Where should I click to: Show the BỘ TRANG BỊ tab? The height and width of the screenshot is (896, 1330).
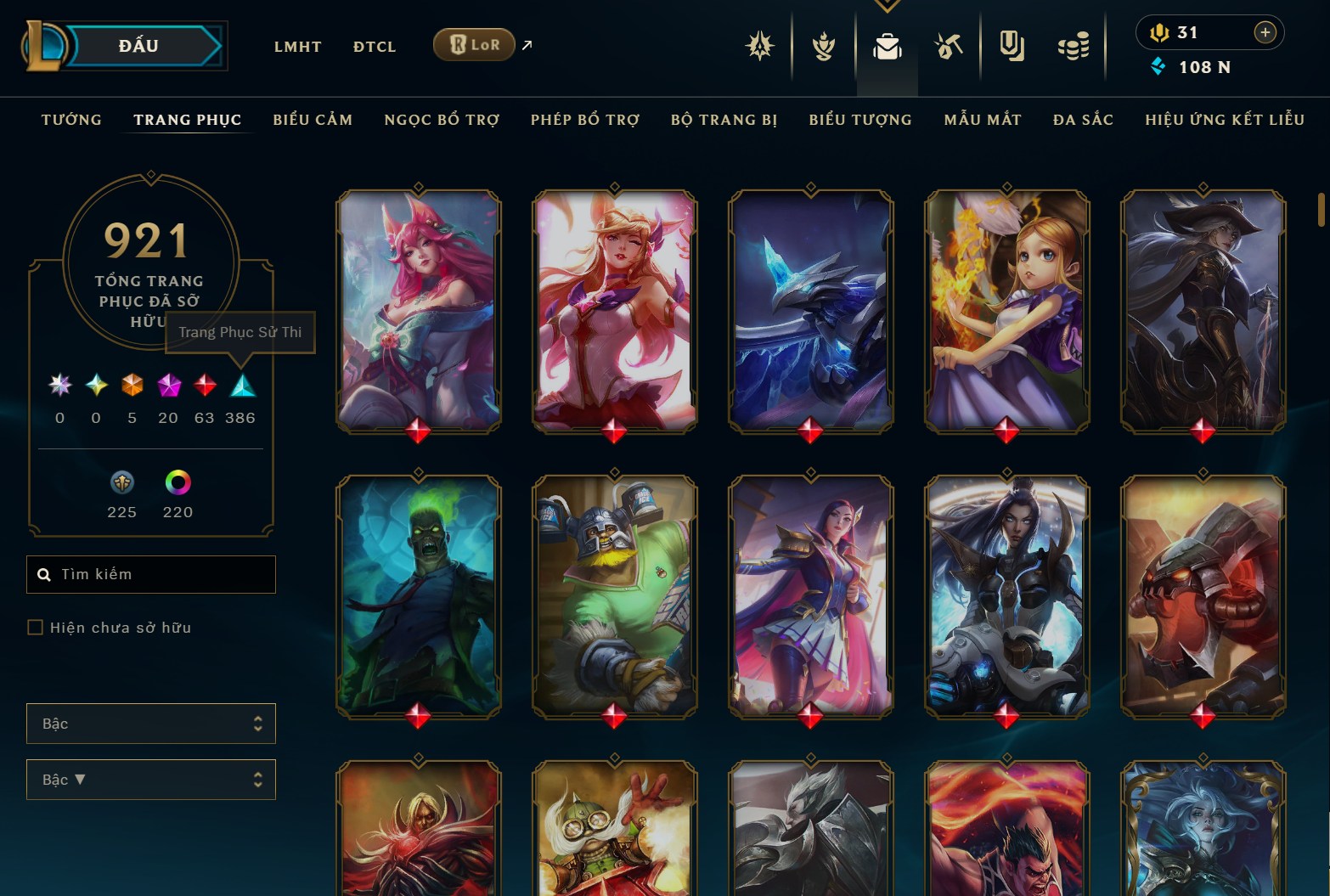(724, 120)
